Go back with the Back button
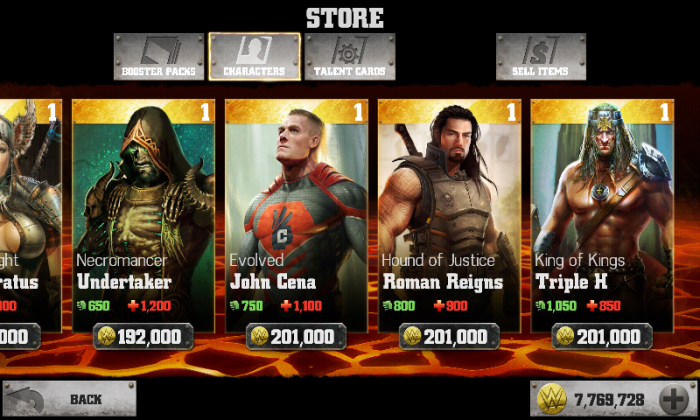 (69, 399)
